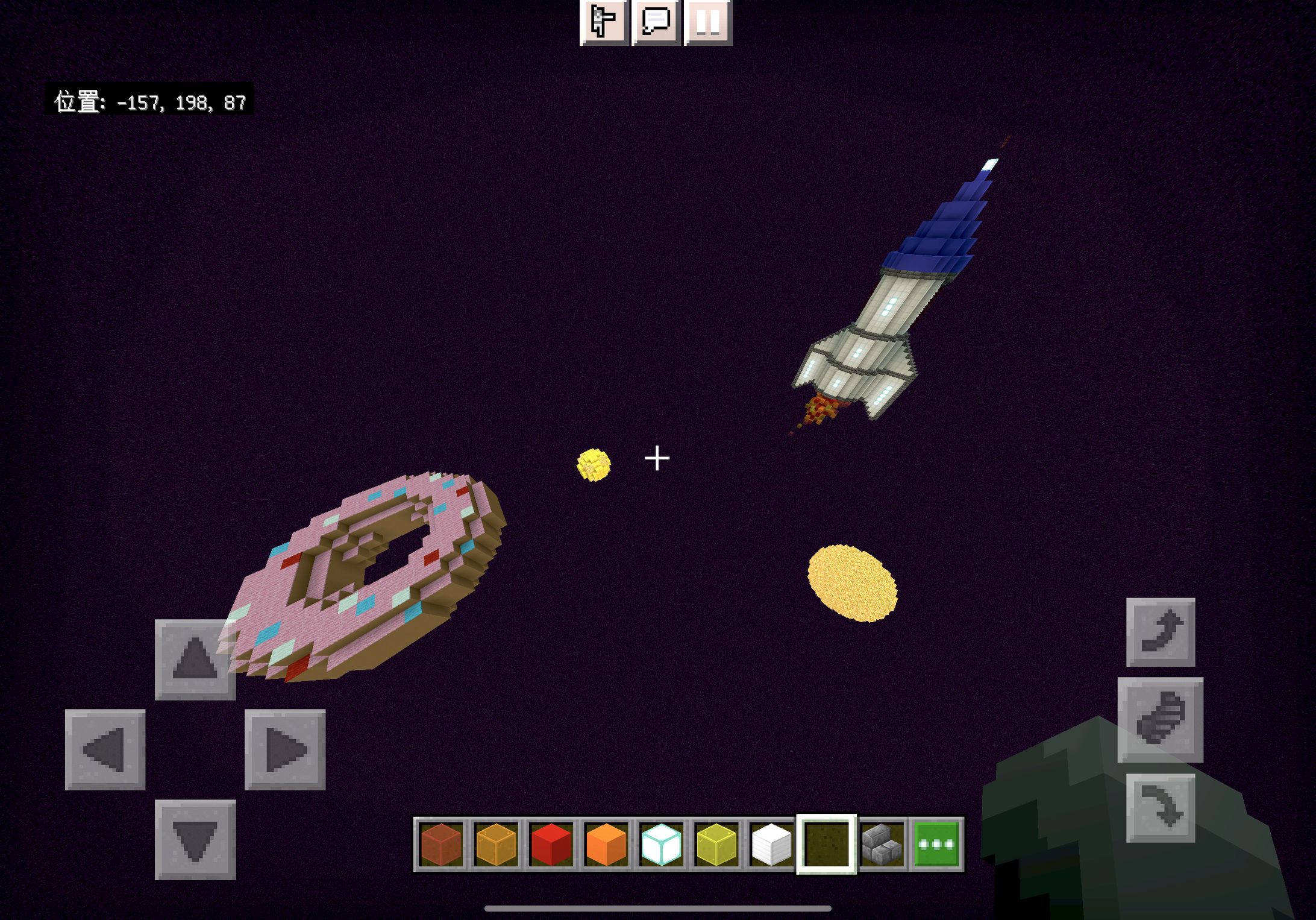Open the emote menu button

click(x=604, y=22)
